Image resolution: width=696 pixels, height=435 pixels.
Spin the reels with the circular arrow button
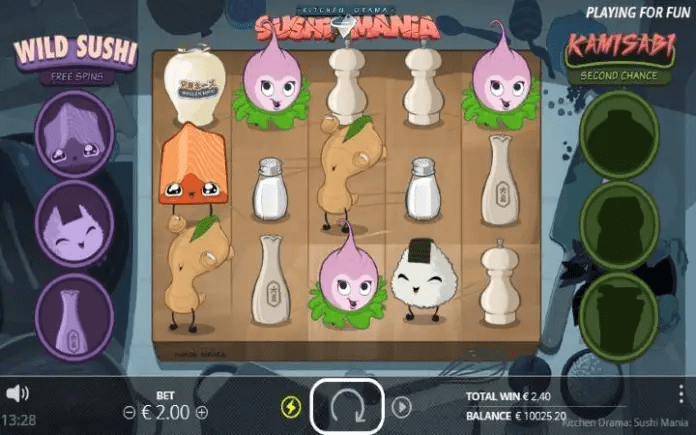pyautogui.click(x=346, y=407)
